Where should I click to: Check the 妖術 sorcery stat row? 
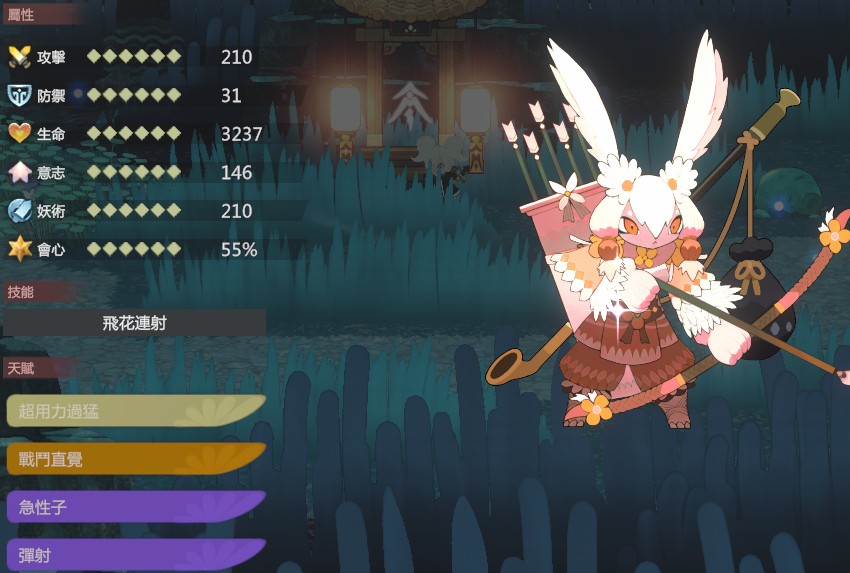tap(135, 211)
